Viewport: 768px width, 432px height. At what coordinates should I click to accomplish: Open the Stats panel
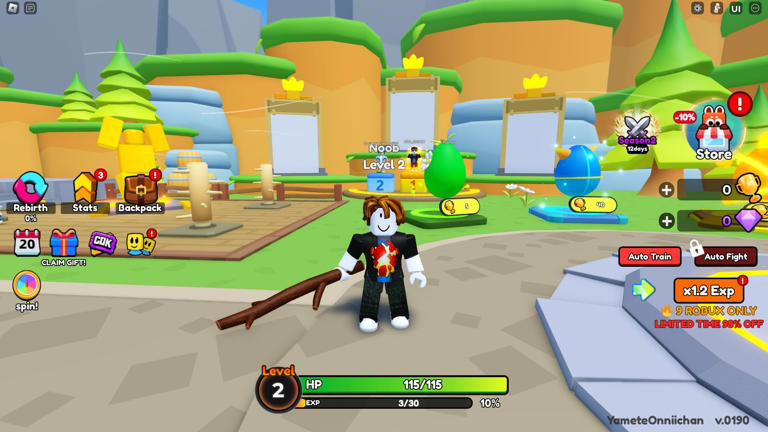click(85, 190)
